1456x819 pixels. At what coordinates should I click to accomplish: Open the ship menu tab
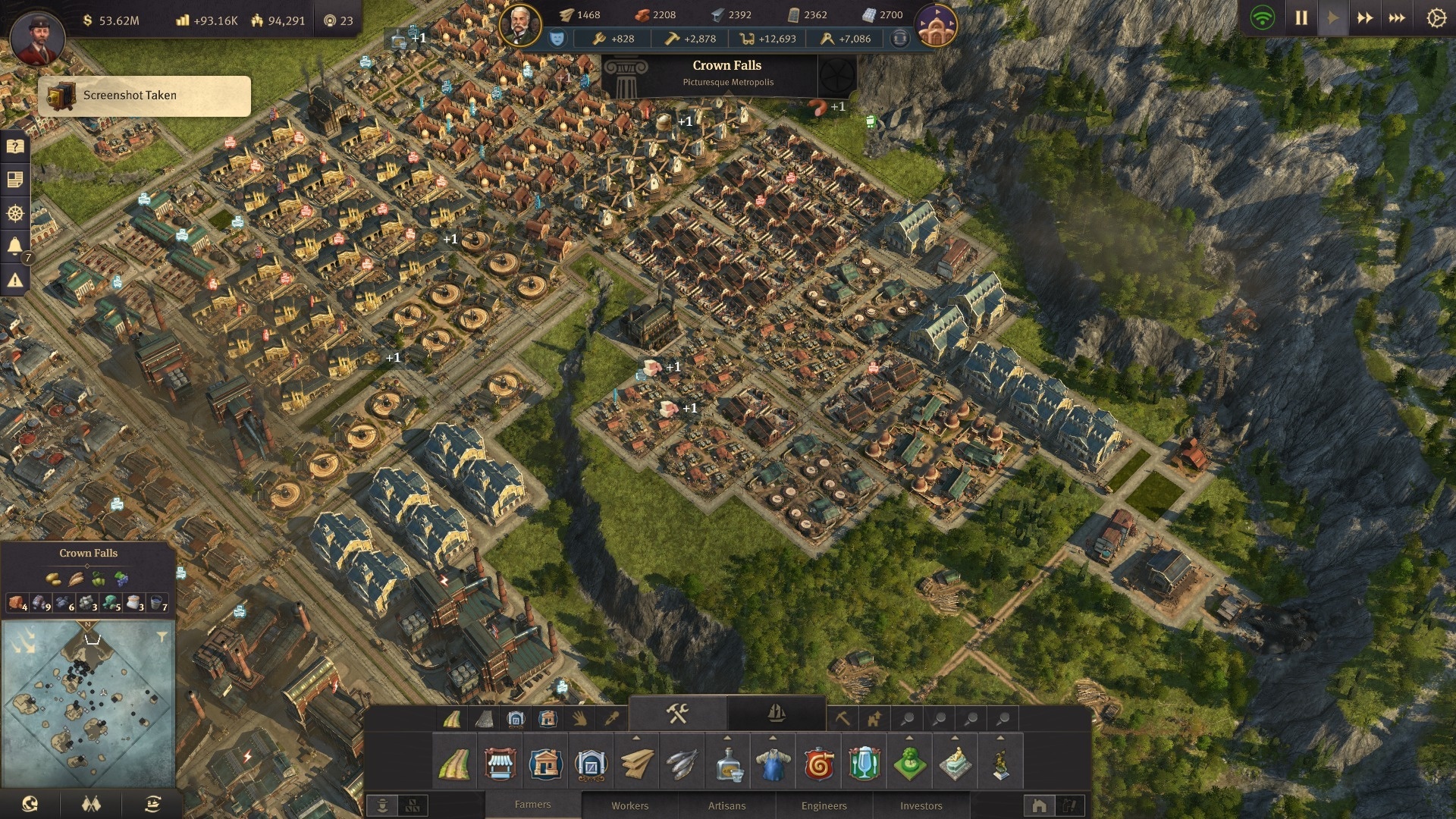(x=776, y=714)
